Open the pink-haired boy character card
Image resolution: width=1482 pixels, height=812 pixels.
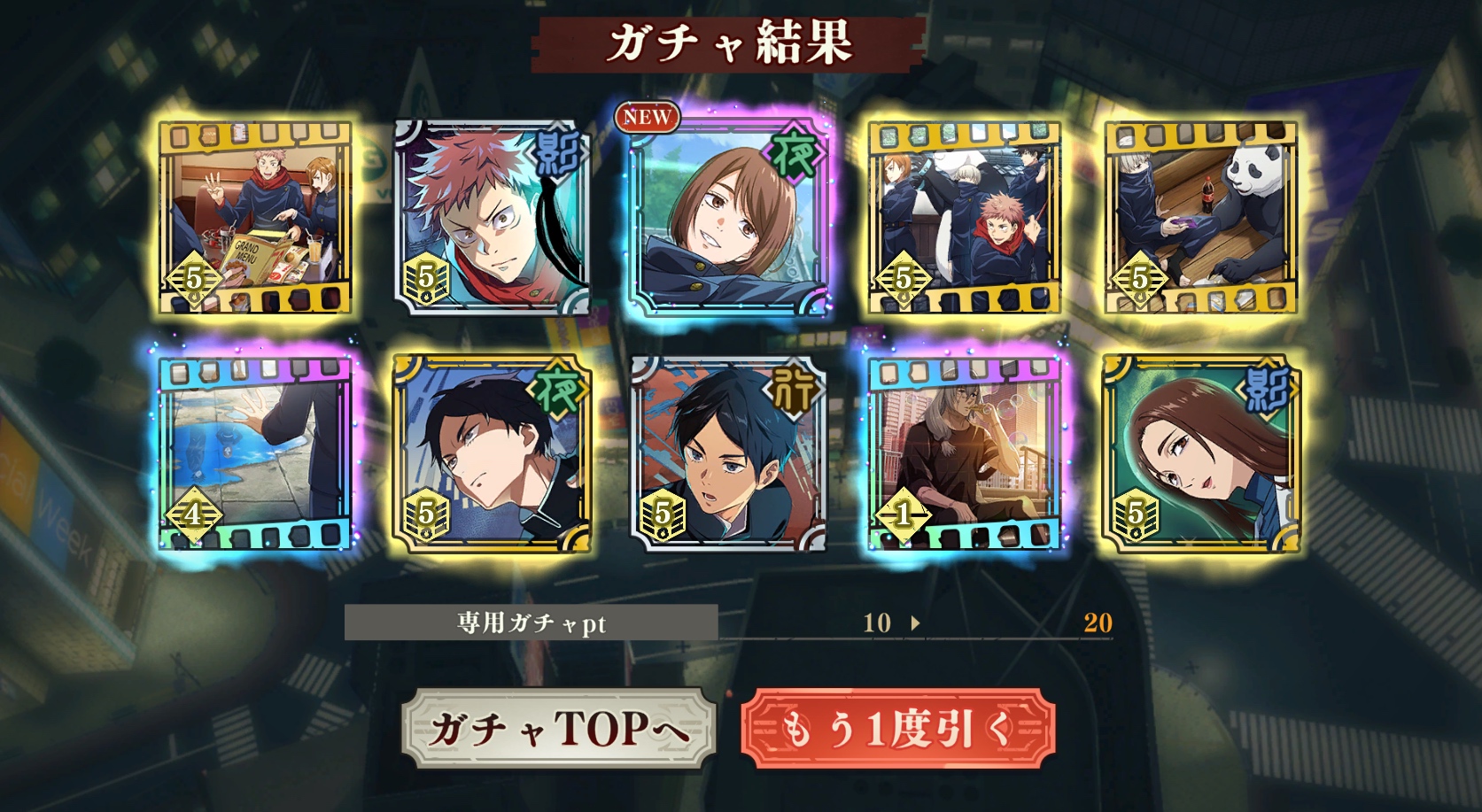[x=492, y=218]
